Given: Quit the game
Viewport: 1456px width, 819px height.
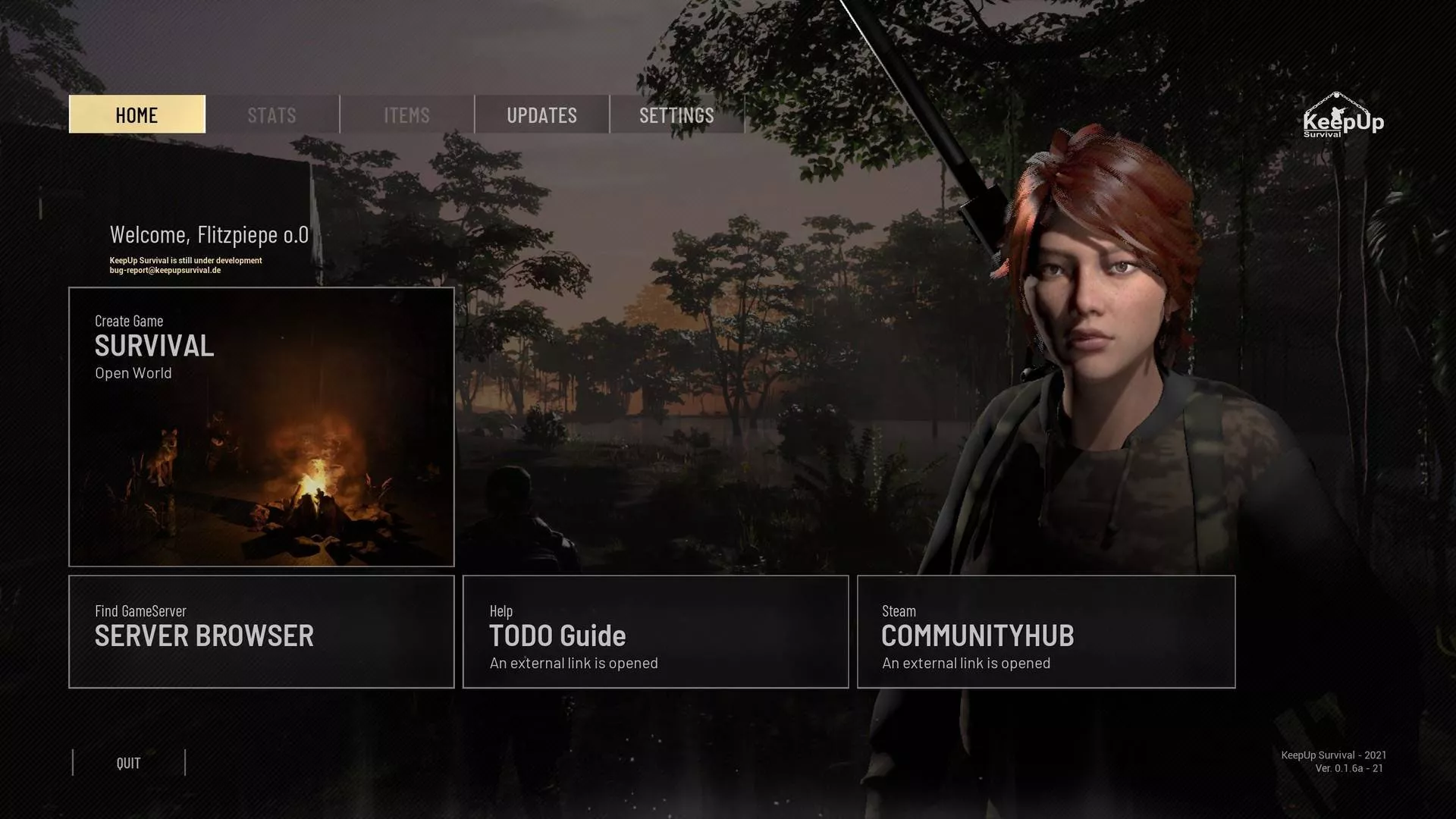Looking at the screenshot, I should pos(129,763).
